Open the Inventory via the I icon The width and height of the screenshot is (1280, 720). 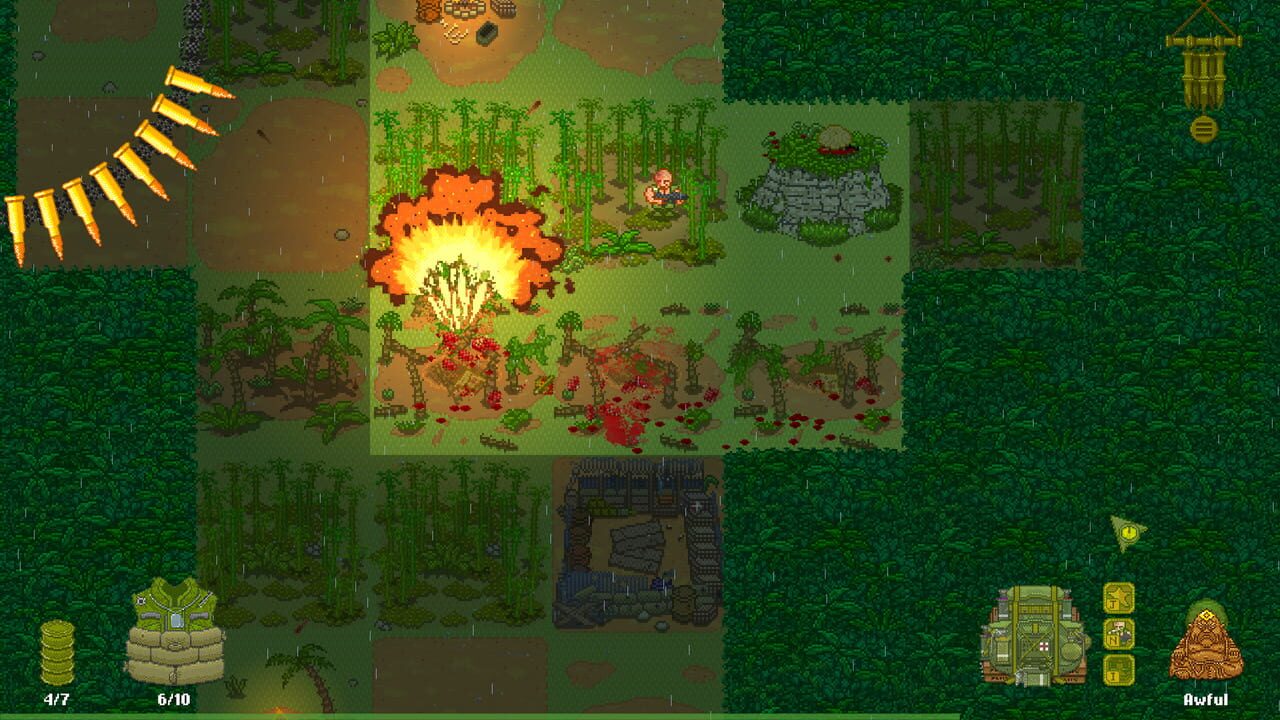(1117, 669)
